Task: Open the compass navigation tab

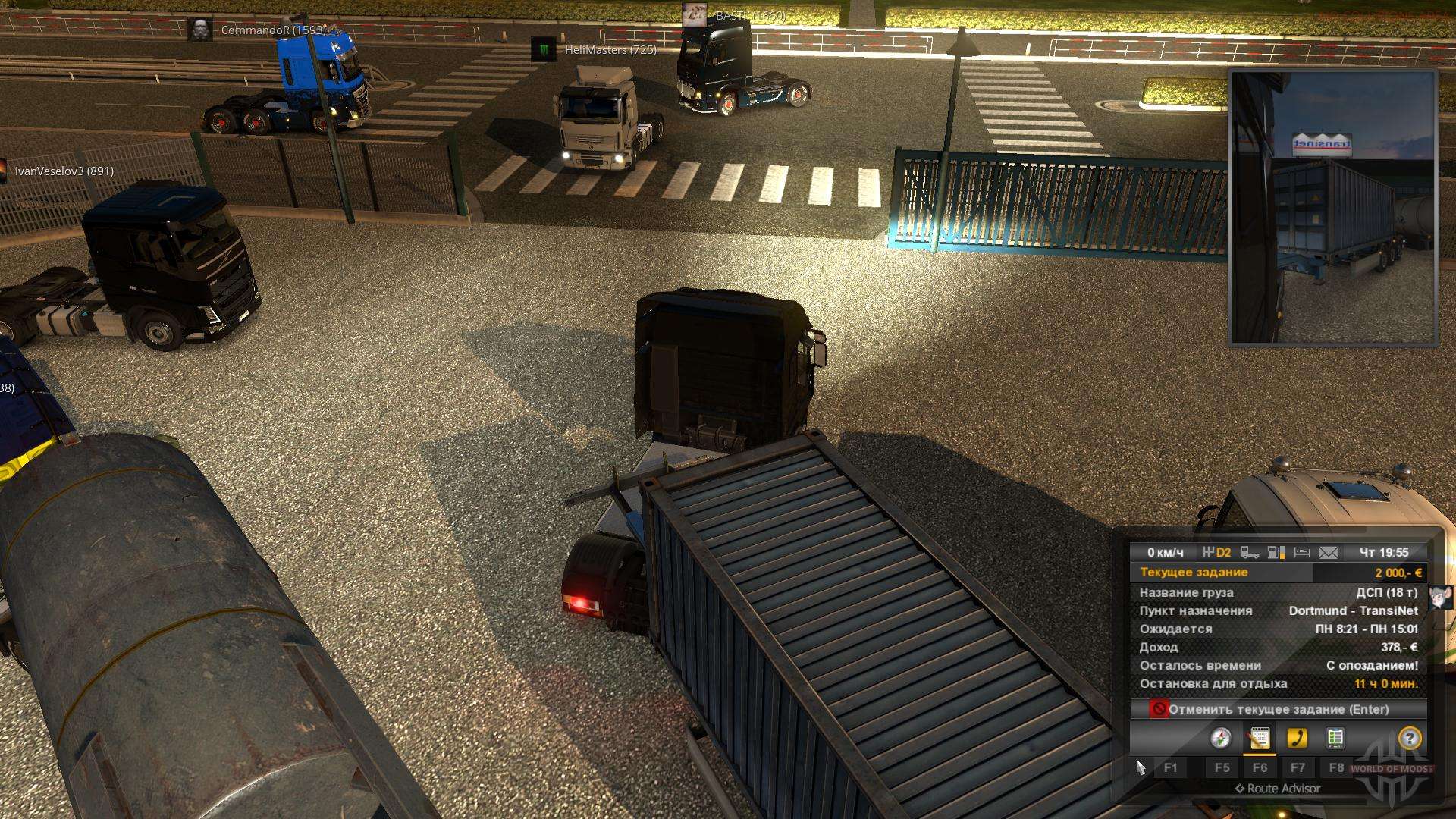Action: (1221, 738)
